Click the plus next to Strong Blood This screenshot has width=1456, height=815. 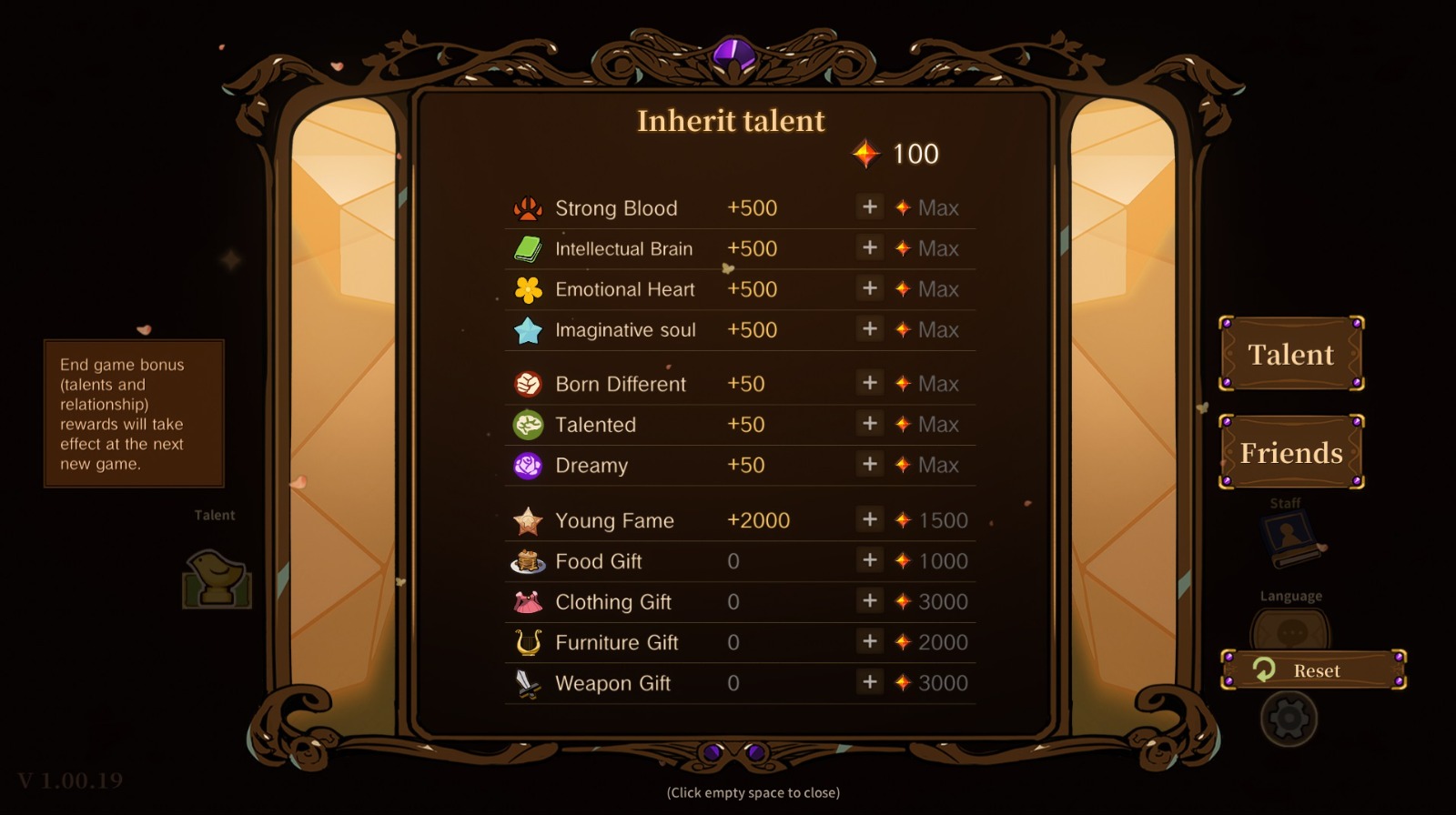869,207
